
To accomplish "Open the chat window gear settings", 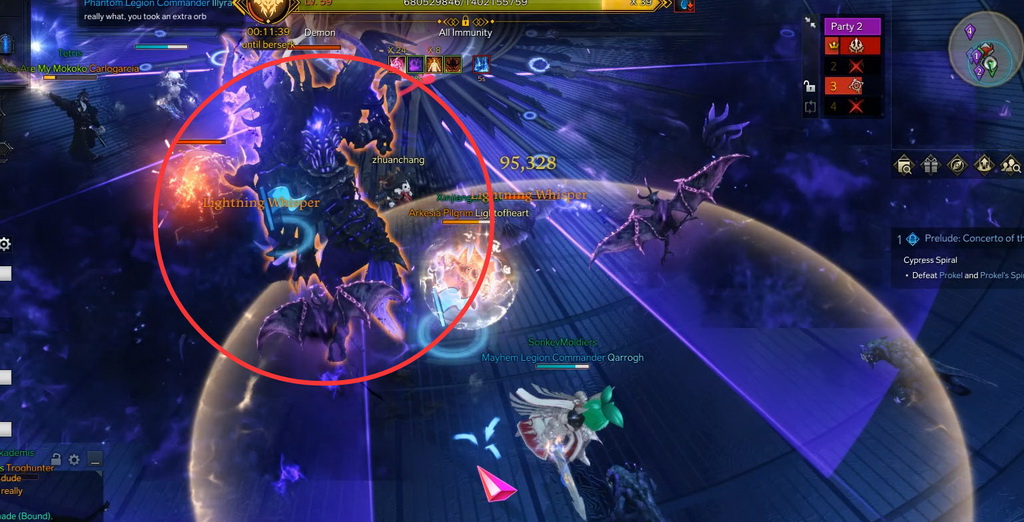I will coord(74,460).
